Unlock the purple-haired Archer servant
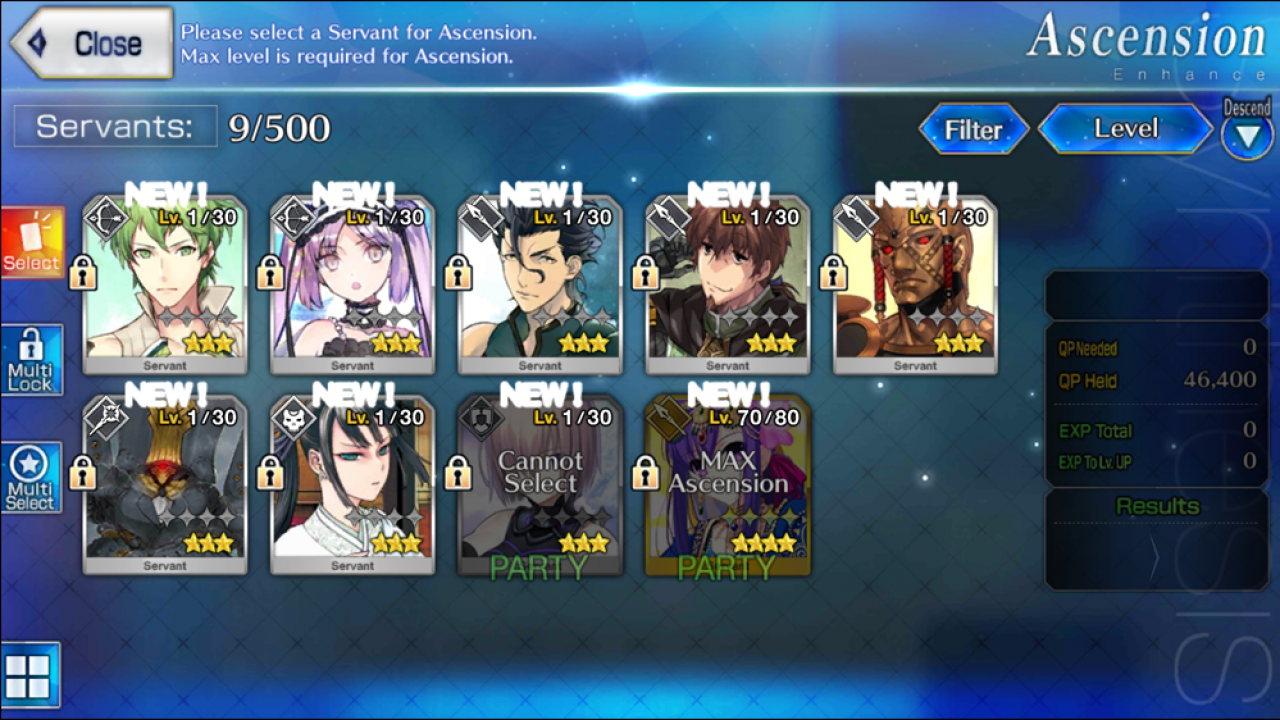The height and width of the screenshot is (720, 1280). (269, 272)
